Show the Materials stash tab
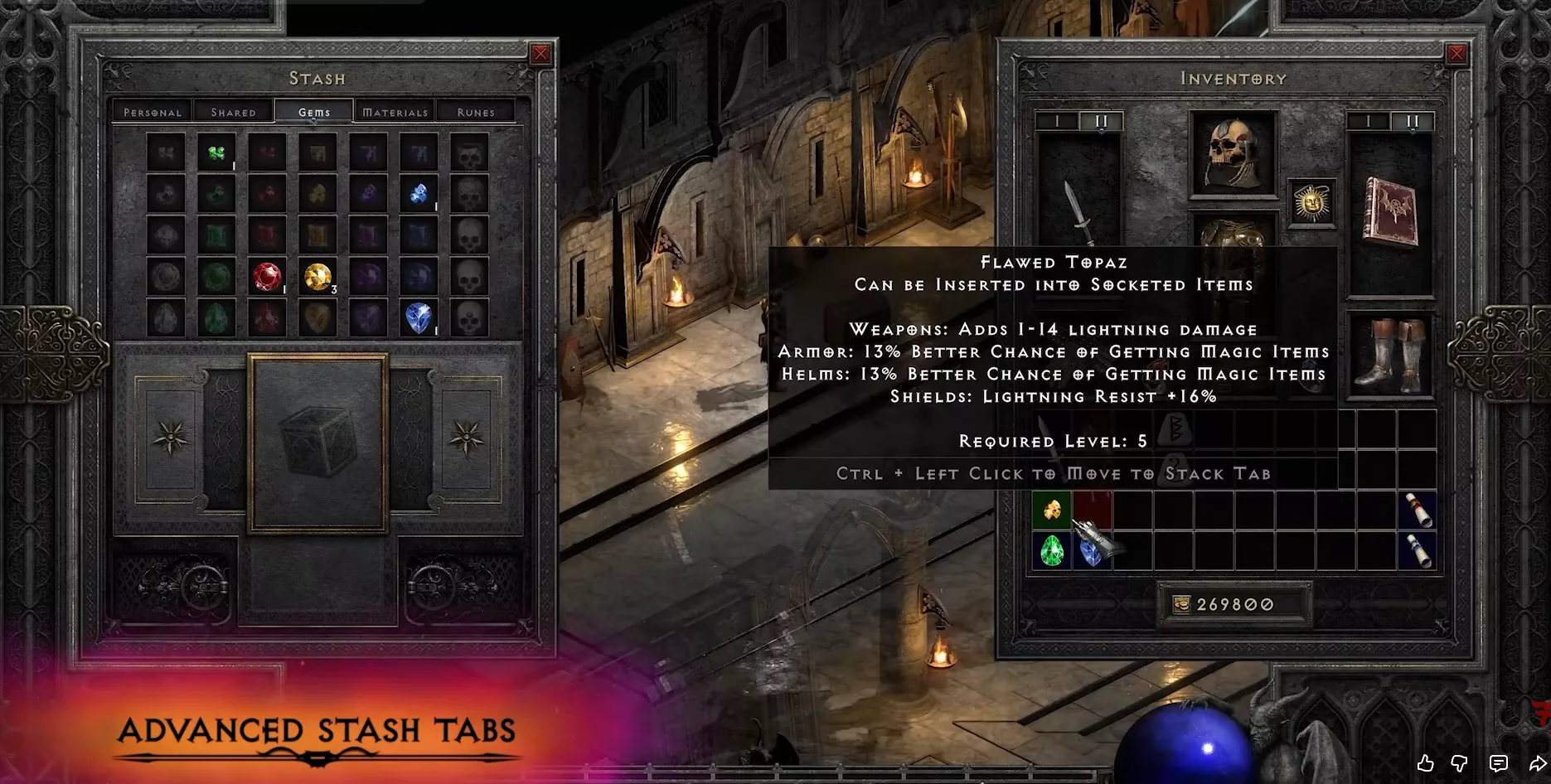 [395, 112]
